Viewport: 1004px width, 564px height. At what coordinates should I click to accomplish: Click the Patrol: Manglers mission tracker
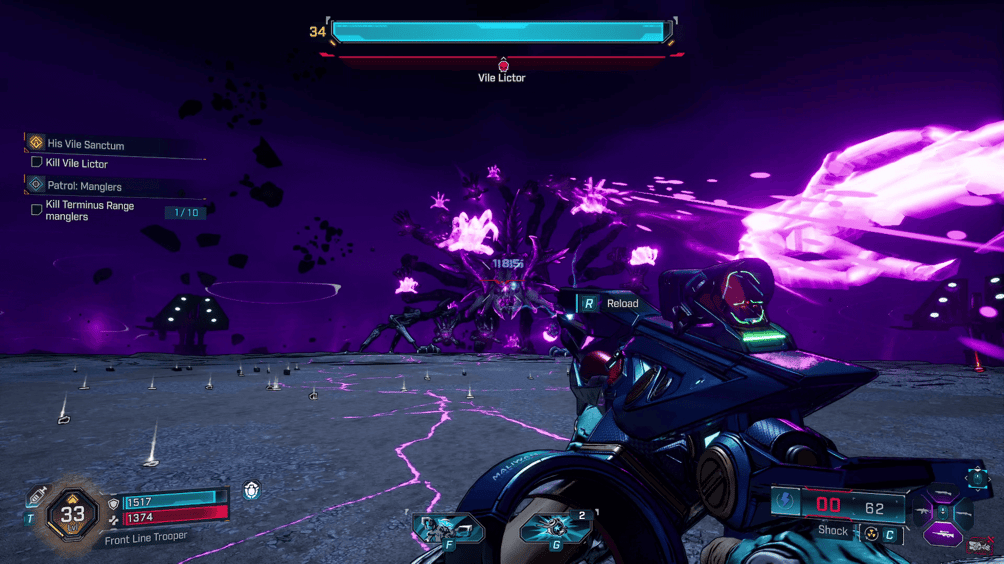(x=85, y=185)
